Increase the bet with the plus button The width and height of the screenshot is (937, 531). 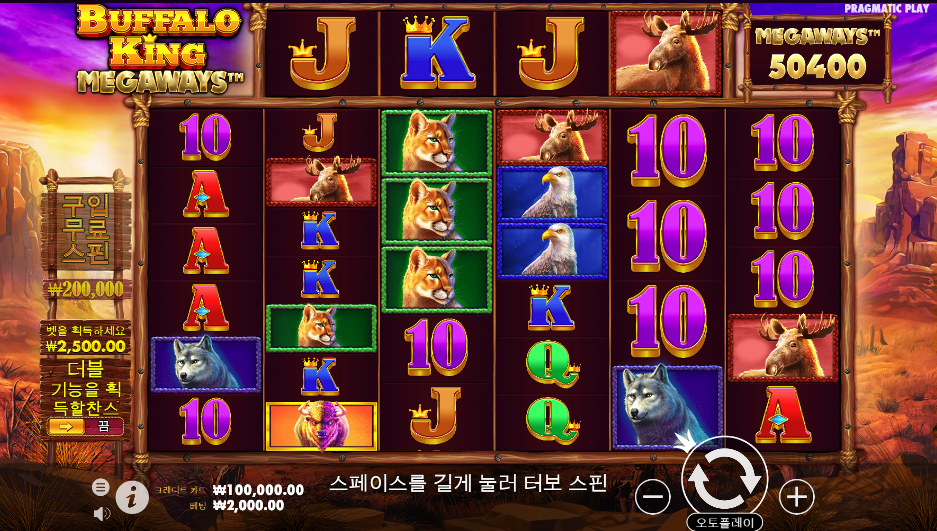coord(796,496)
